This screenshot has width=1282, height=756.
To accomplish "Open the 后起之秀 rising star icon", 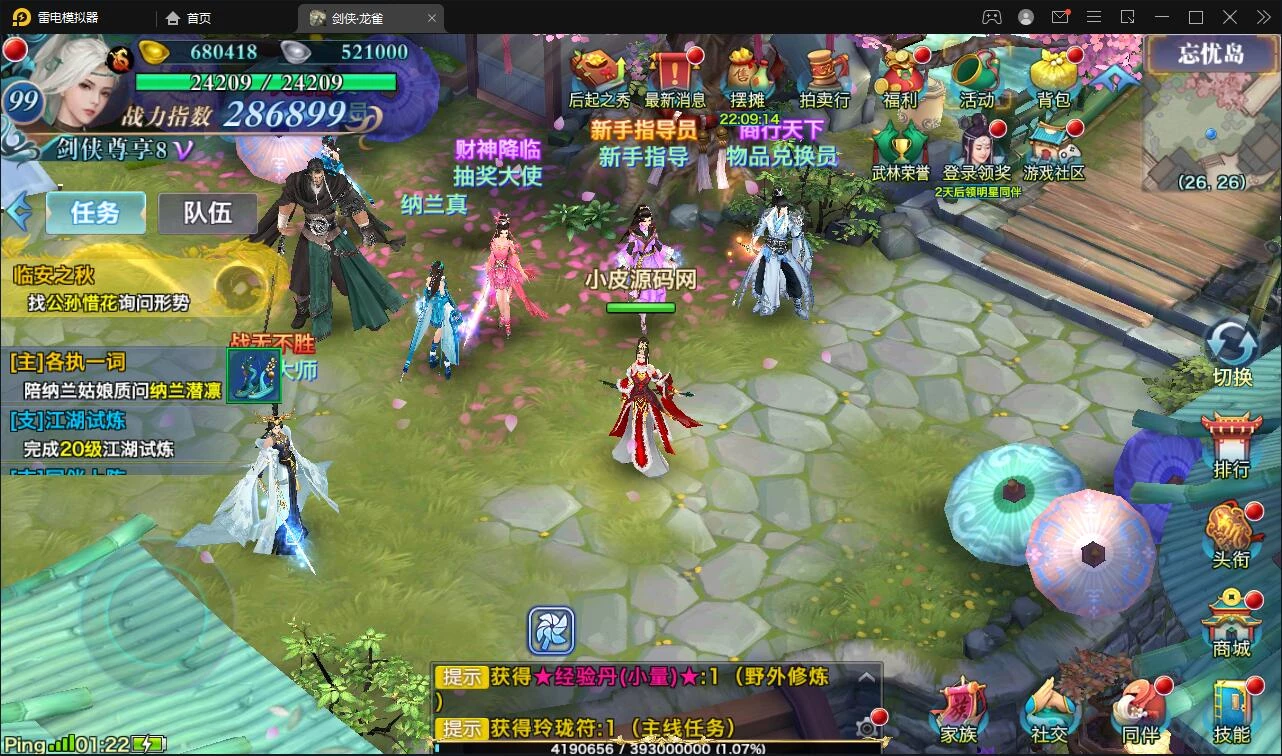I will [599, 75].
